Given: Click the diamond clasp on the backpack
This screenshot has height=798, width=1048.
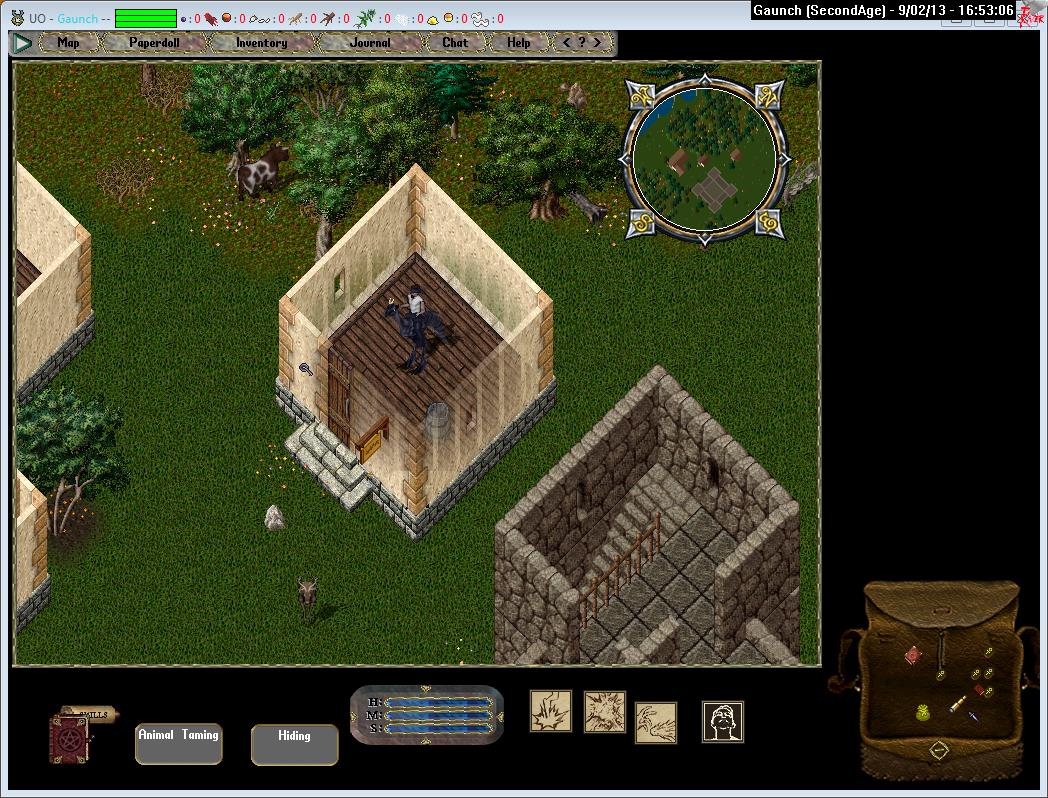Looking at the screenshot, I should 938,749.
